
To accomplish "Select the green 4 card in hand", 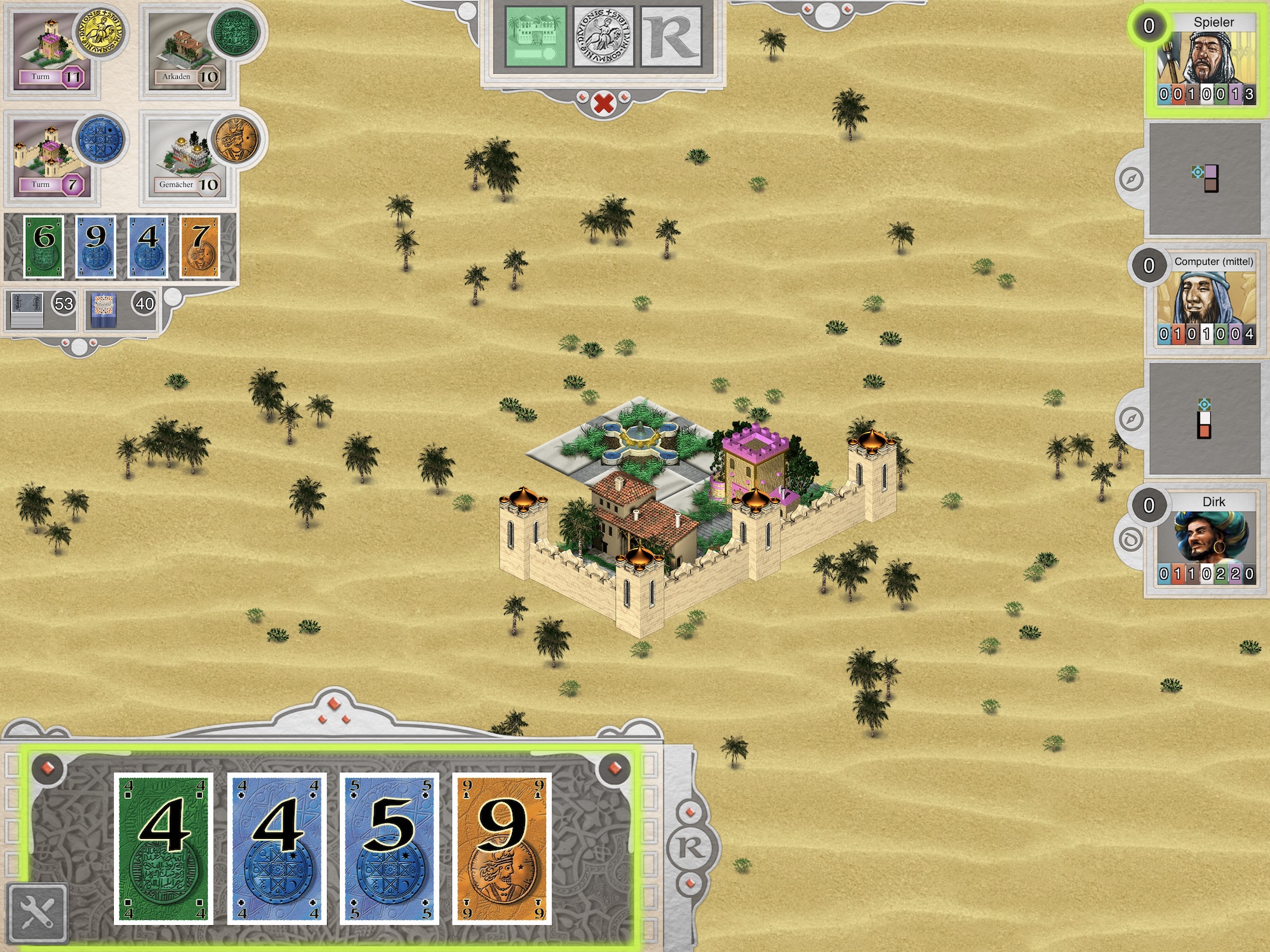I will [x=164, y=848].
